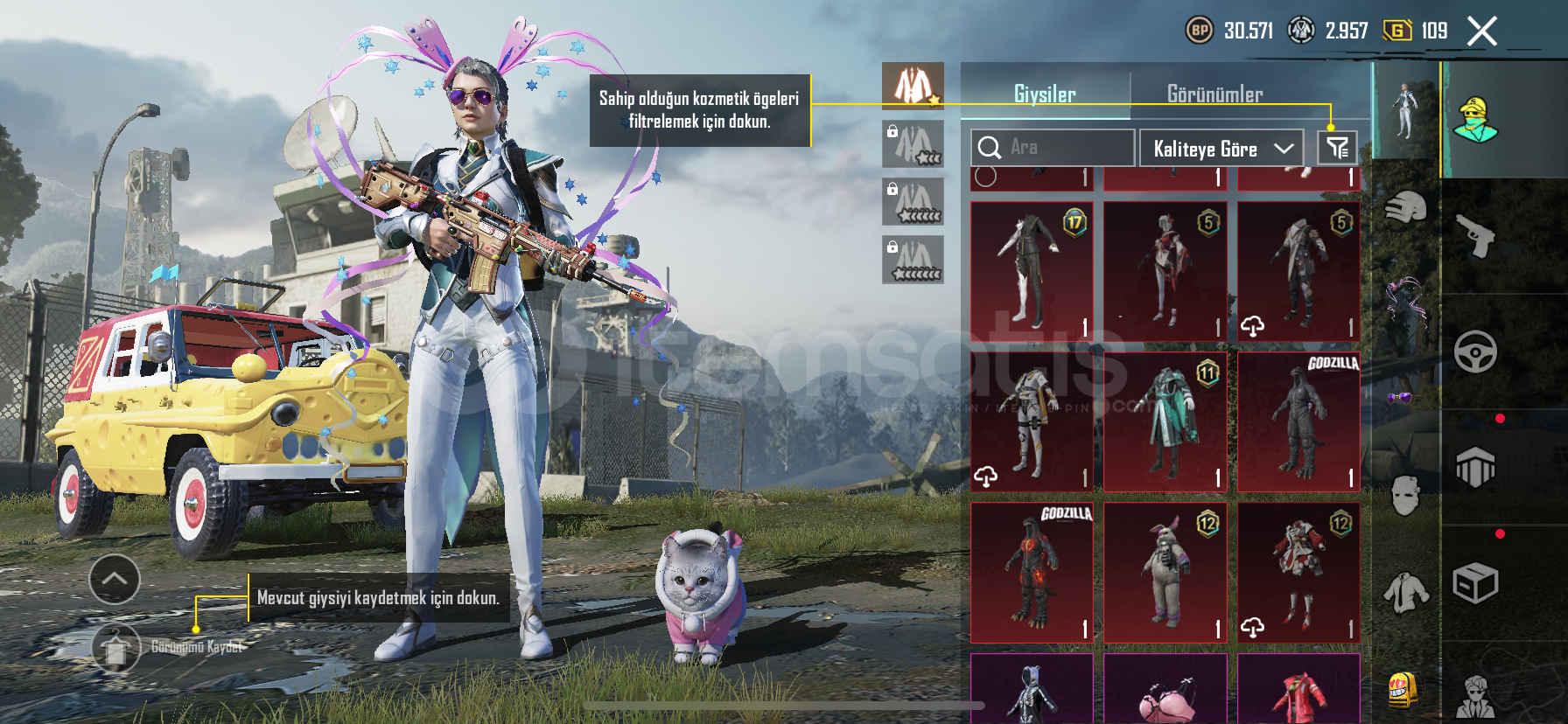Open the steering wheel vehicle category
Viewport: 1568px width, 724px height.
click(x=1475, y=352)
